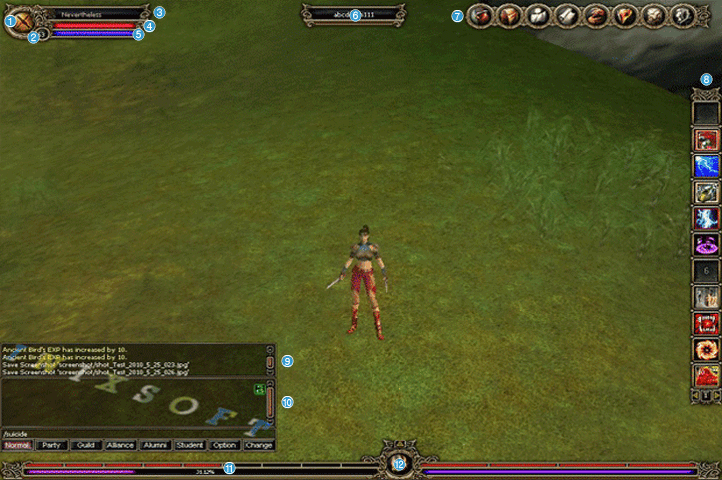
Task: Activate the orange fire swirl skill
Action: pos(707,350)
